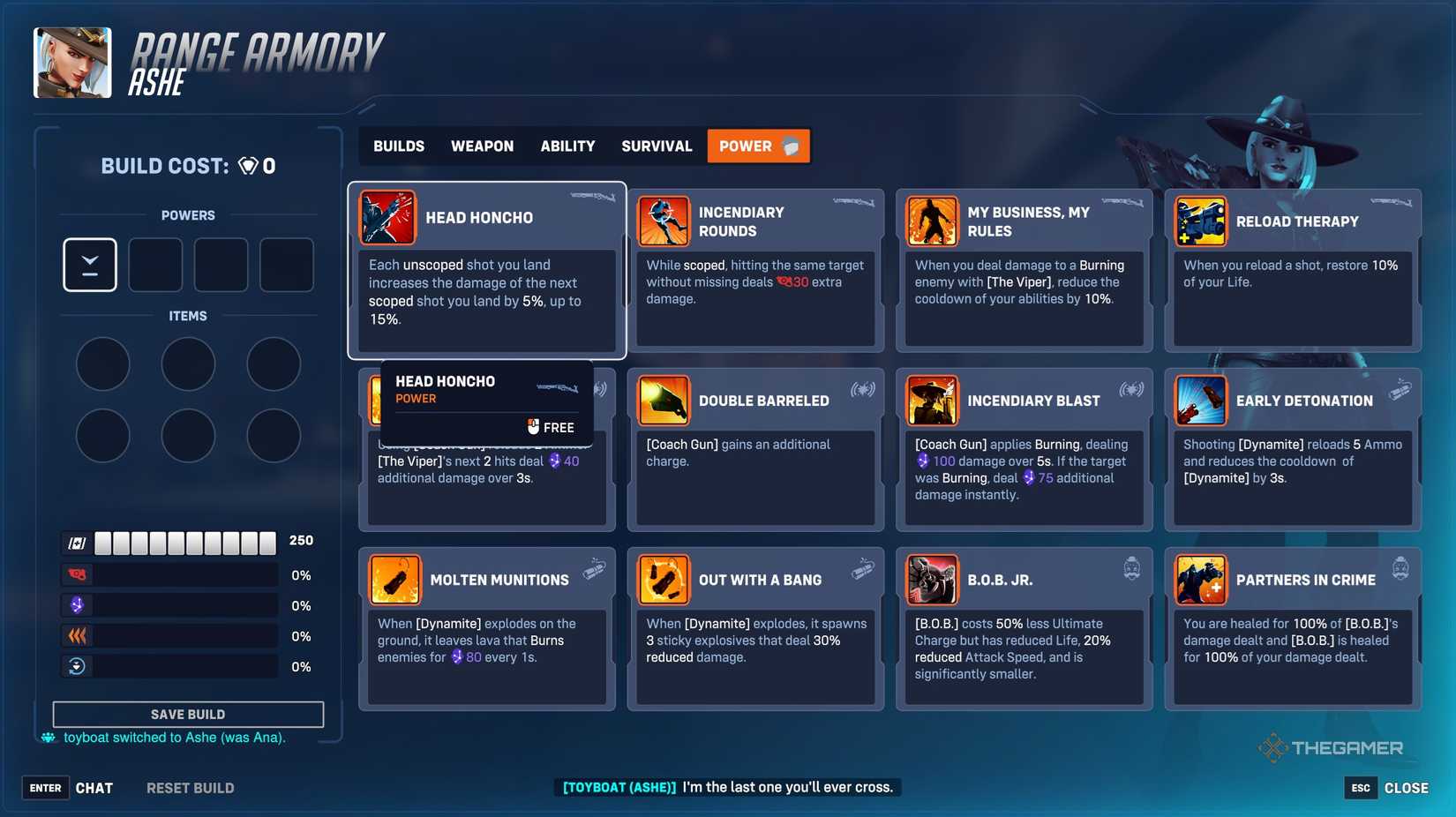This screenshot has height=817, width=1456.
Task: Click the purple ability power stat icon
Action: coord(78,605)
